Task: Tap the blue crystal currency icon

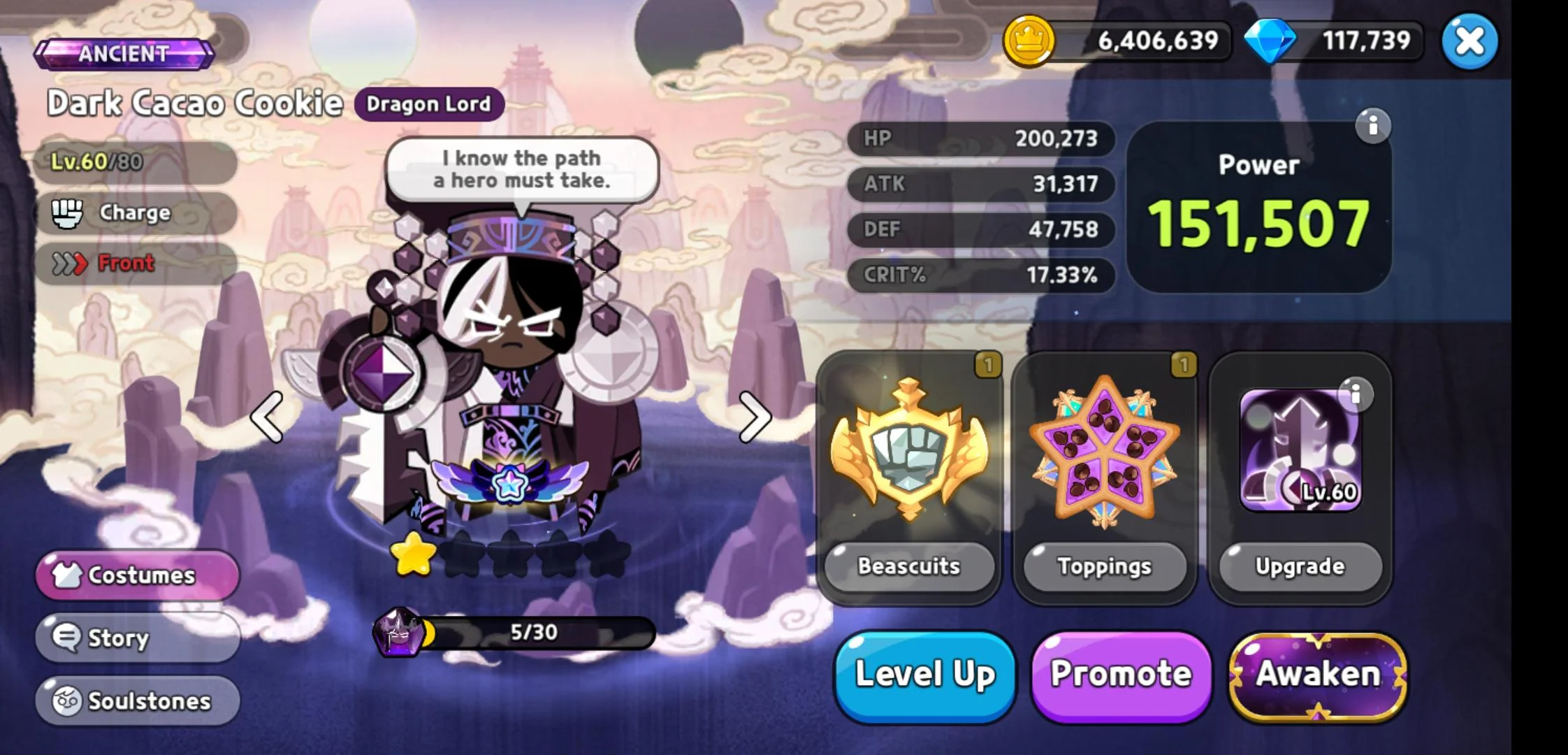Action: pos(1270,41)
